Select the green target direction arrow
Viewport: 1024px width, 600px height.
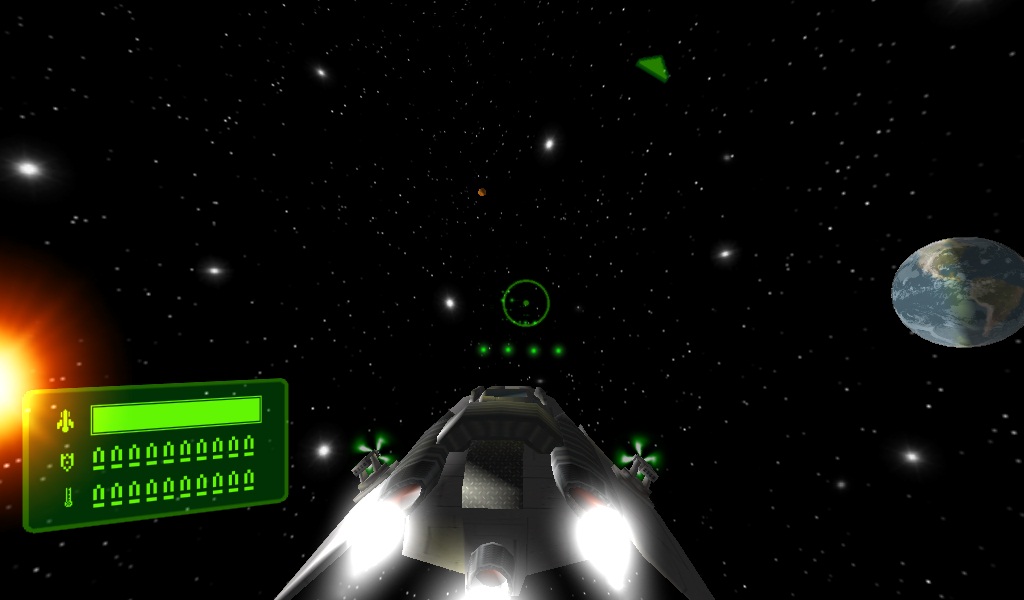654,67
